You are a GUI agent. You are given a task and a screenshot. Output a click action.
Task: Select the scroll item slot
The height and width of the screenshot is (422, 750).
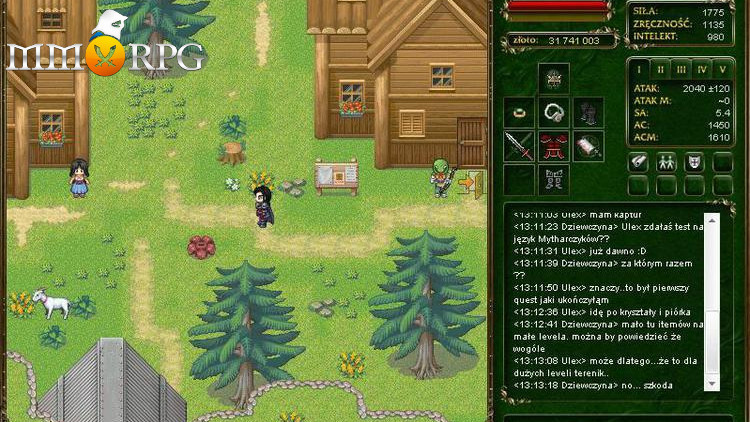[588, 146]
